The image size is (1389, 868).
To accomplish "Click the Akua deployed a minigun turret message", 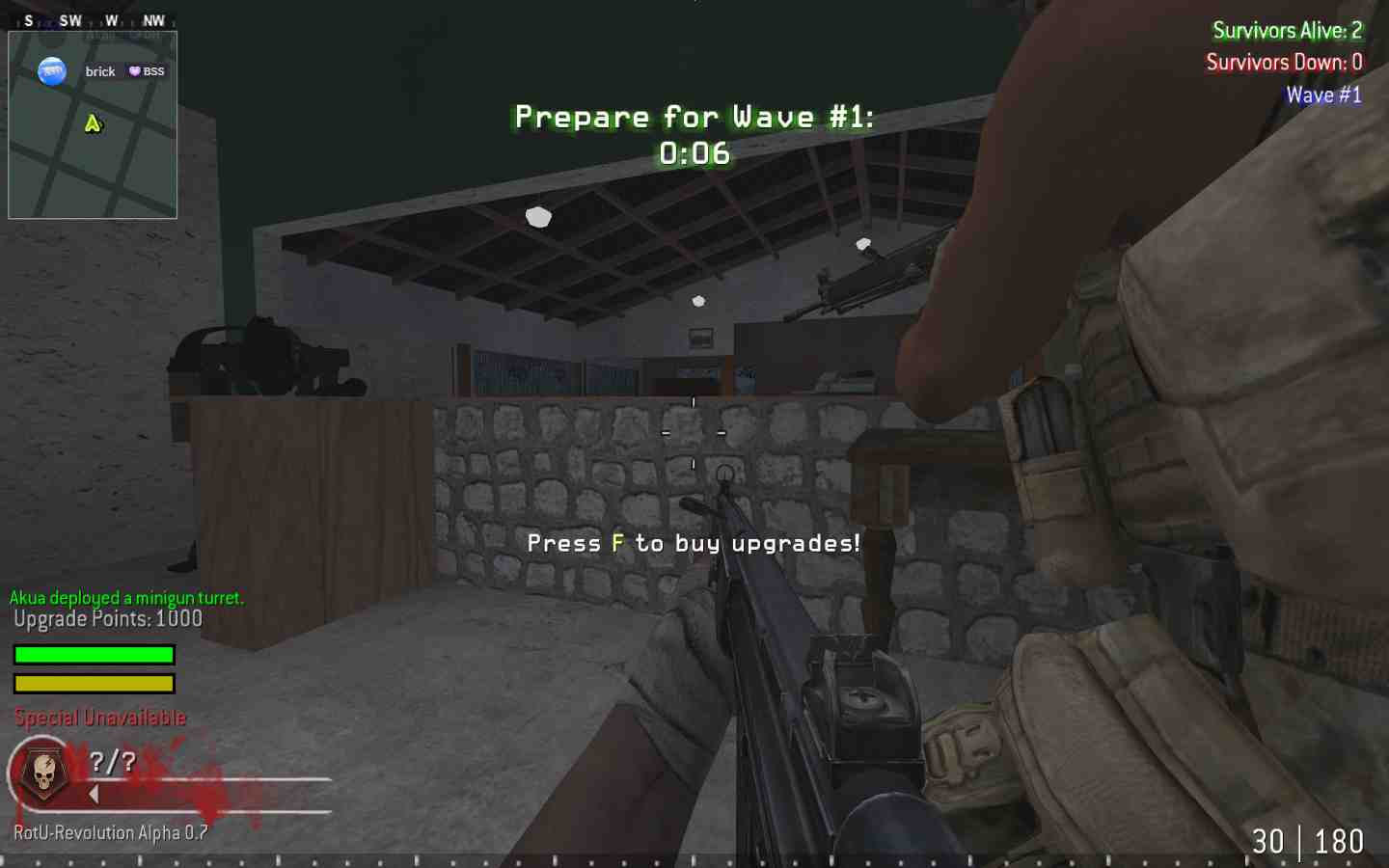I will click(125, 598).
